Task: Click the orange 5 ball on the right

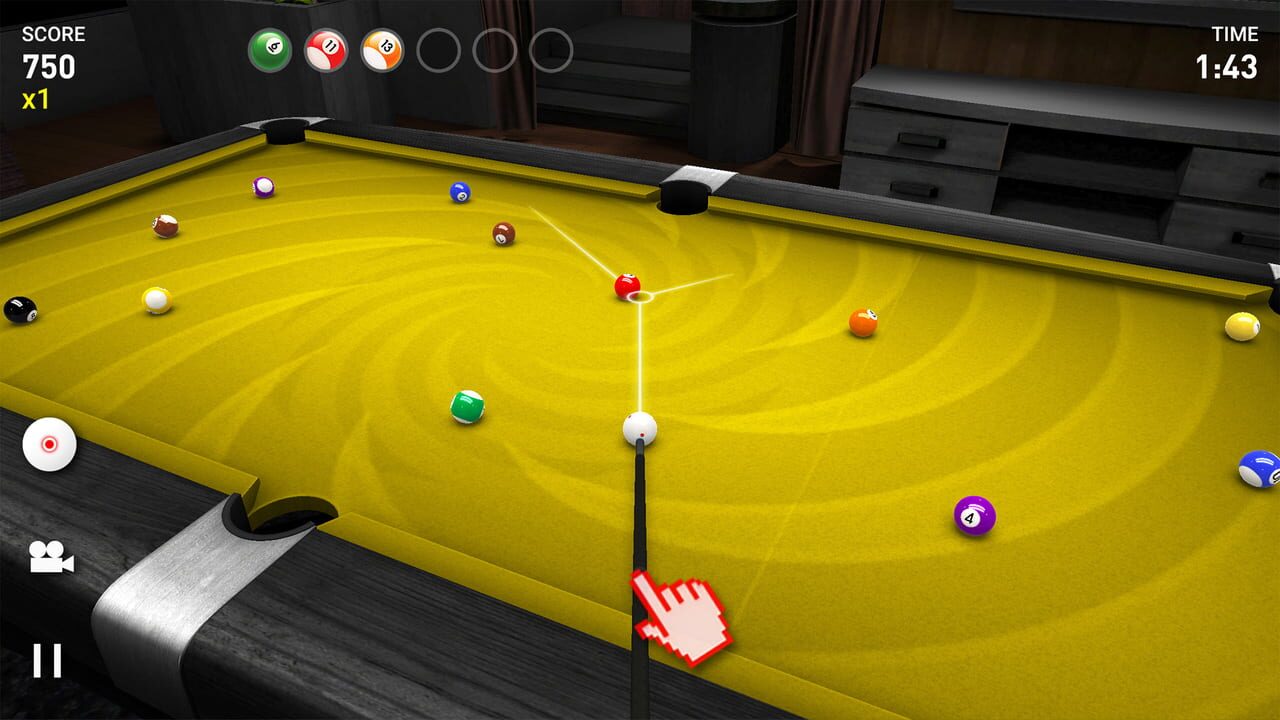Action: click(x=864, y=322)
